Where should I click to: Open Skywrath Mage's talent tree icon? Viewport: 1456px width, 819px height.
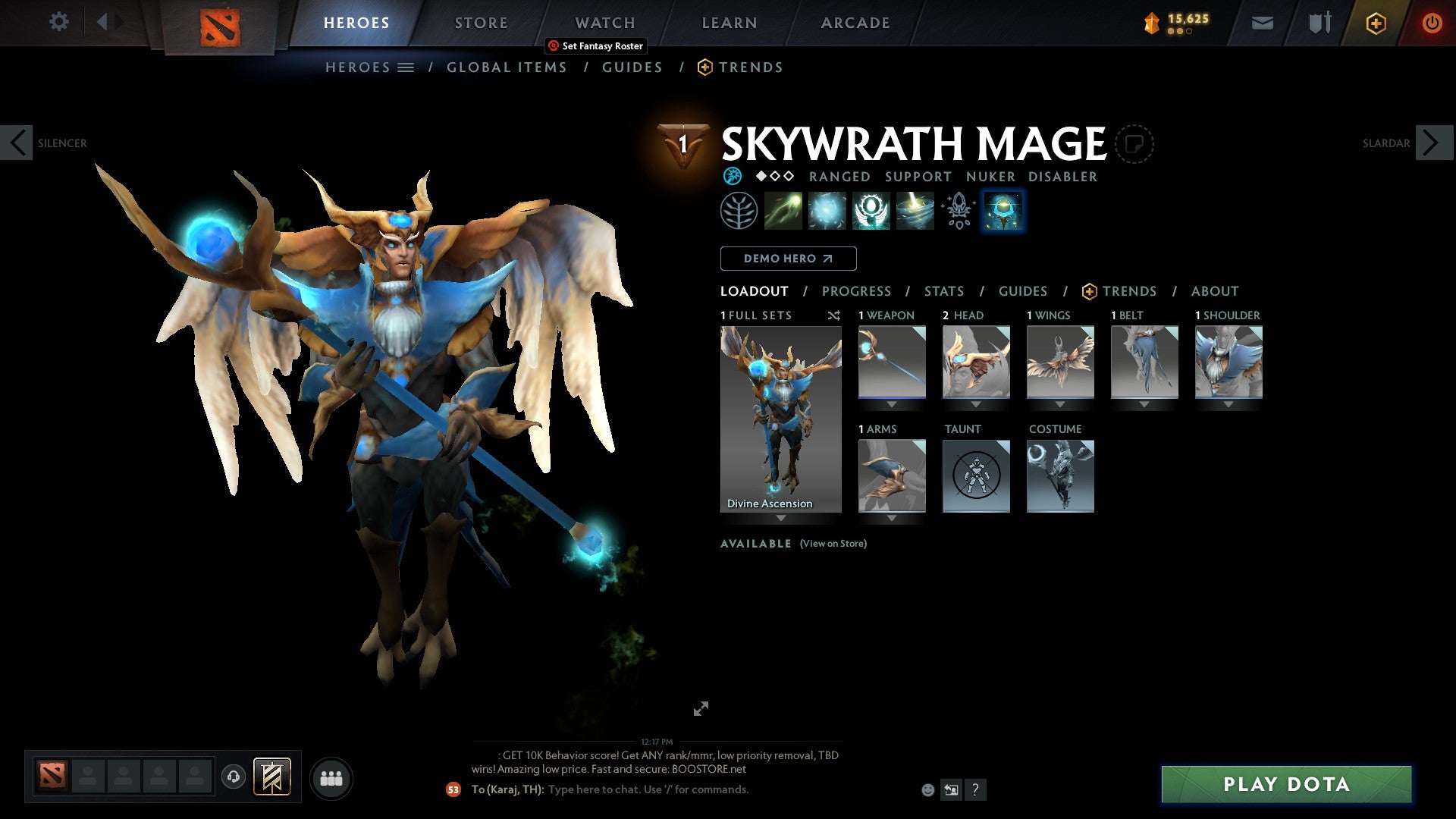click(739, 210)
